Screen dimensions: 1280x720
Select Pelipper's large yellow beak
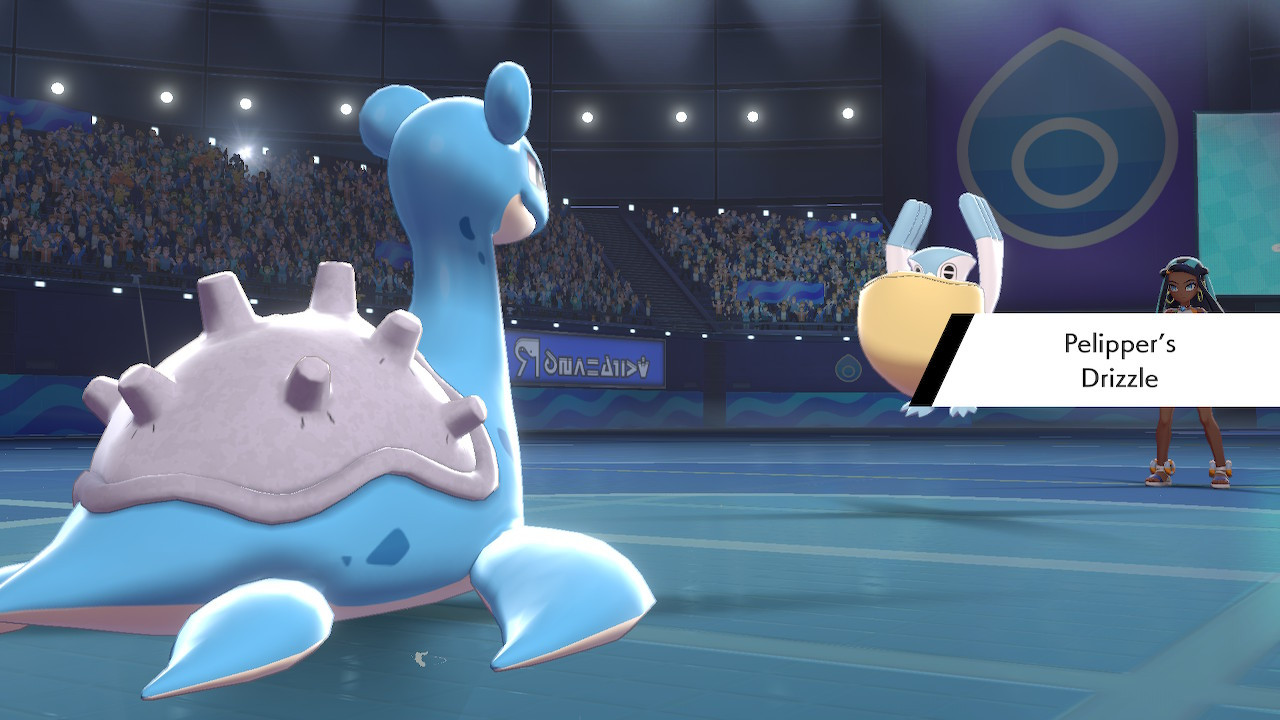[x=910, y=330]
